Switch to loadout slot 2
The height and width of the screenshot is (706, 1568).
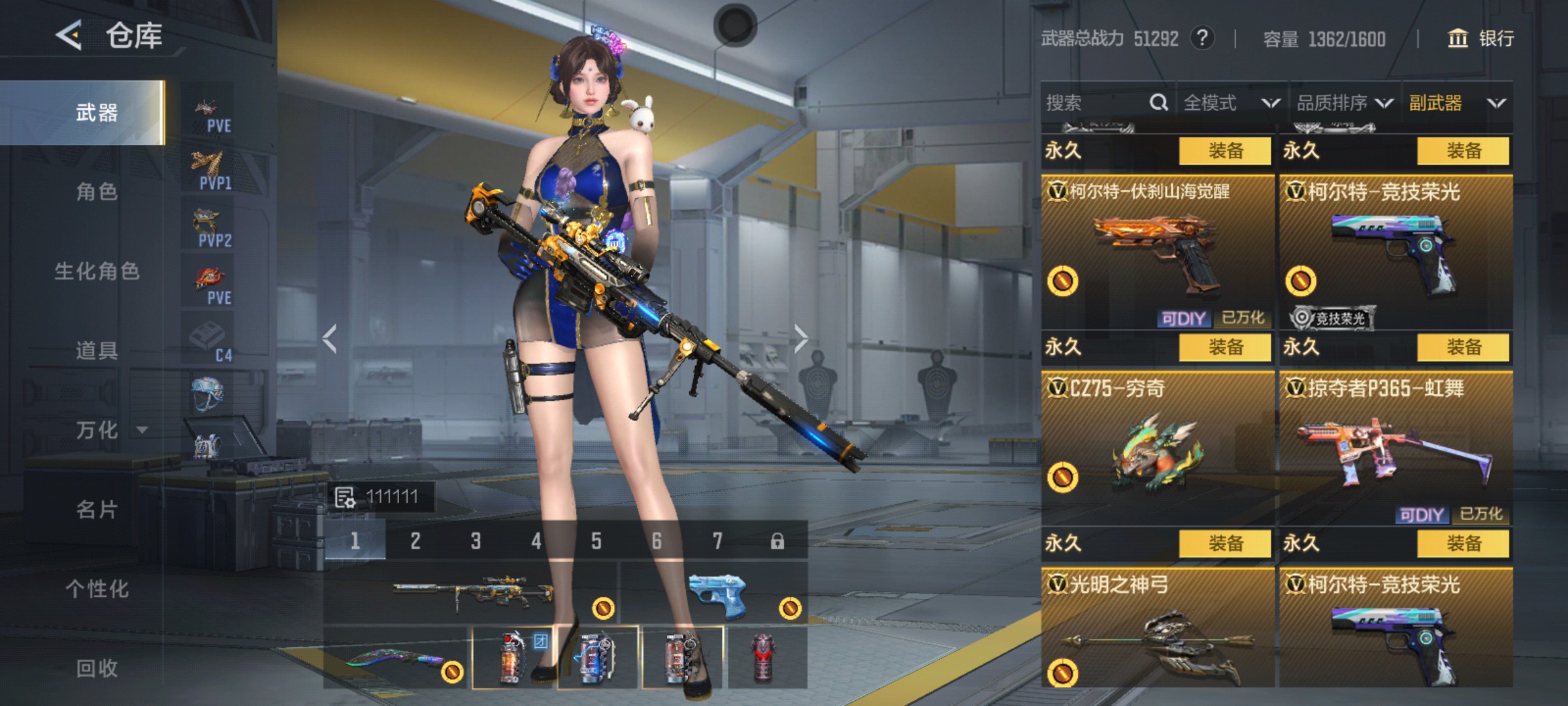coord(416,541)
